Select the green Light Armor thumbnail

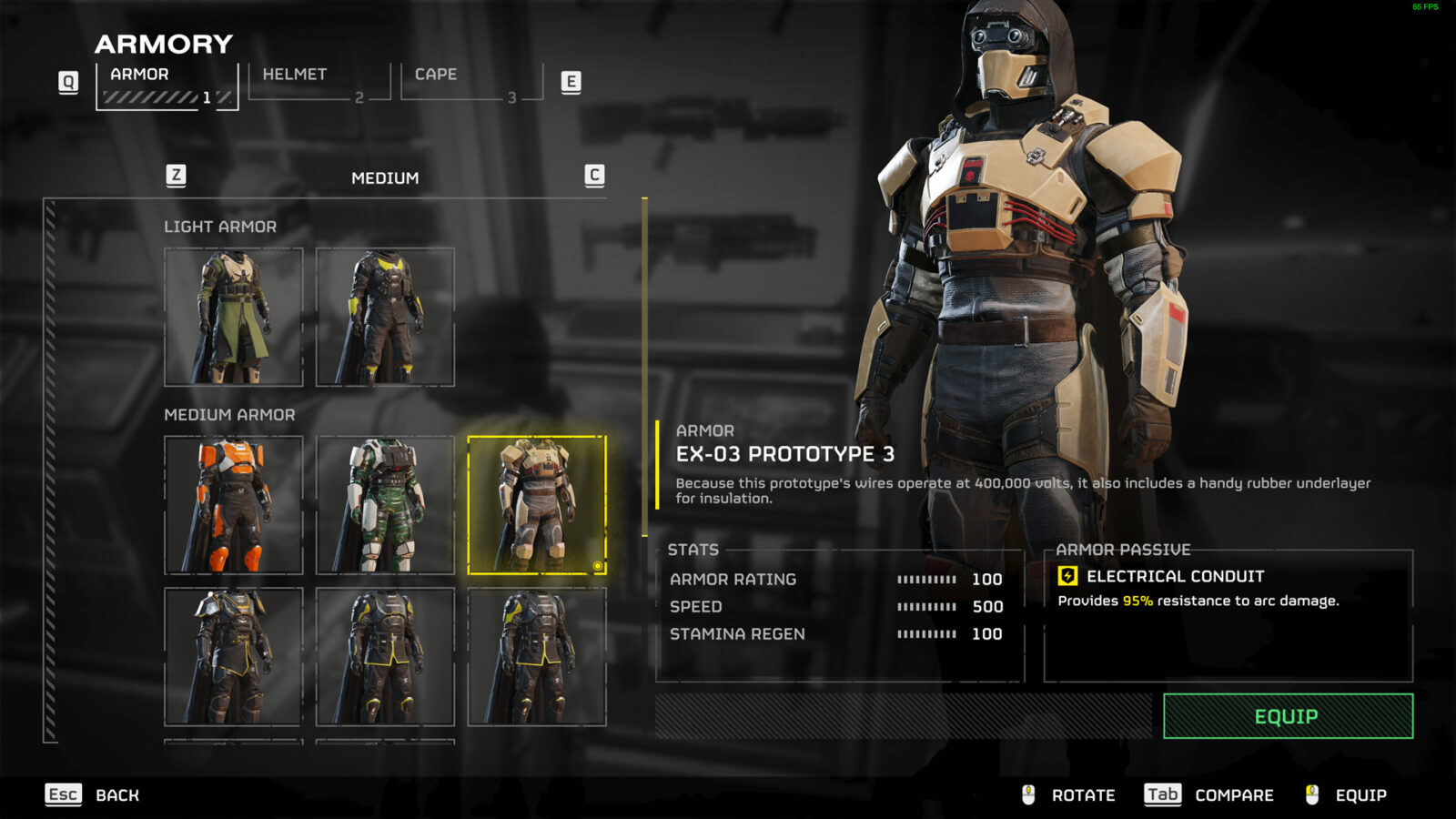point(234,315)
